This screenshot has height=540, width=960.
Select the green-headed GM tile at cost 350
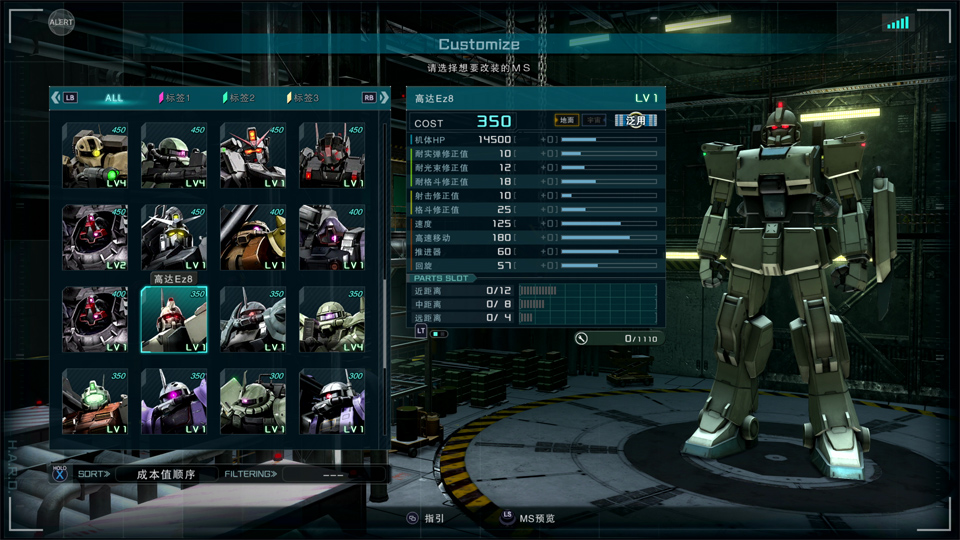(95, 402)
